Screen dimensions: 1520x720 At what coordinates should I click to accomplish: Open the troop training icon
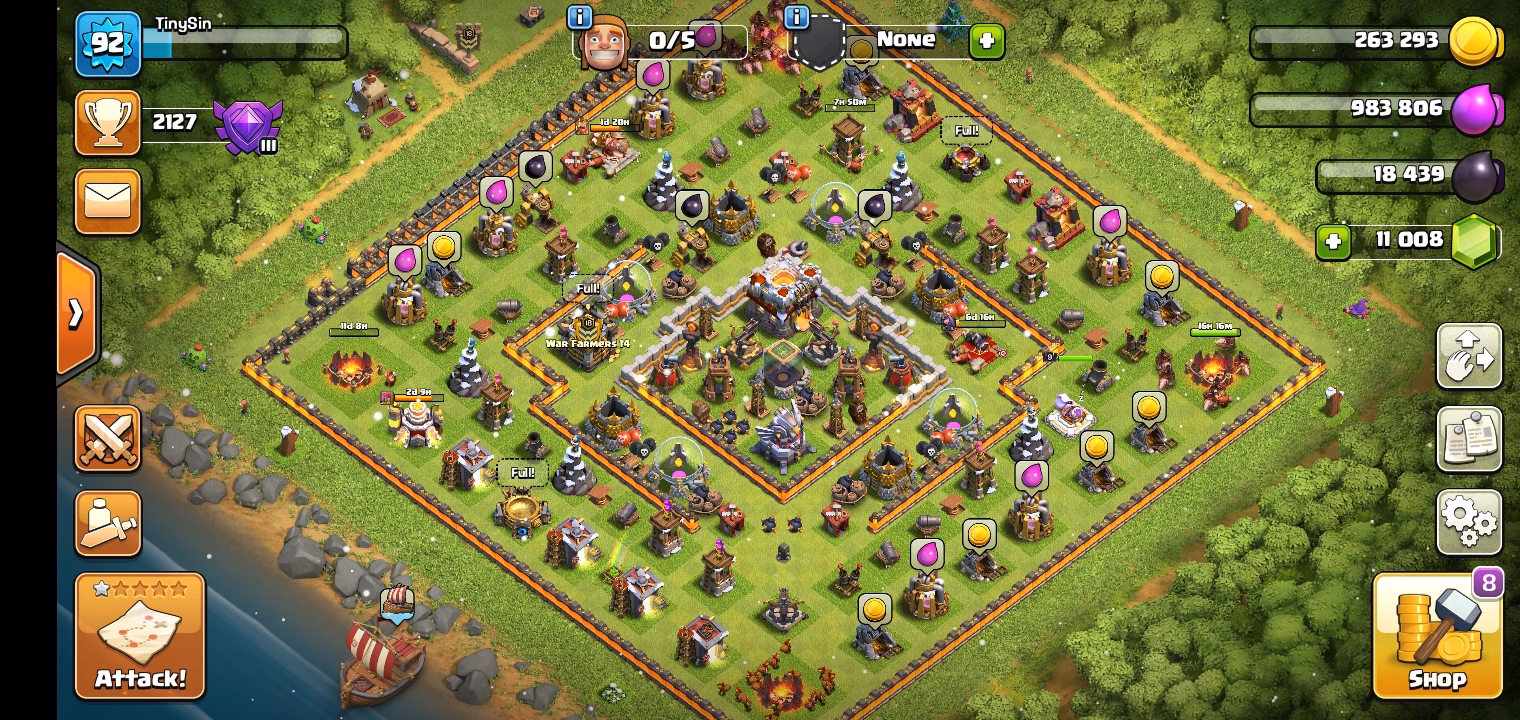click(107, 523)
